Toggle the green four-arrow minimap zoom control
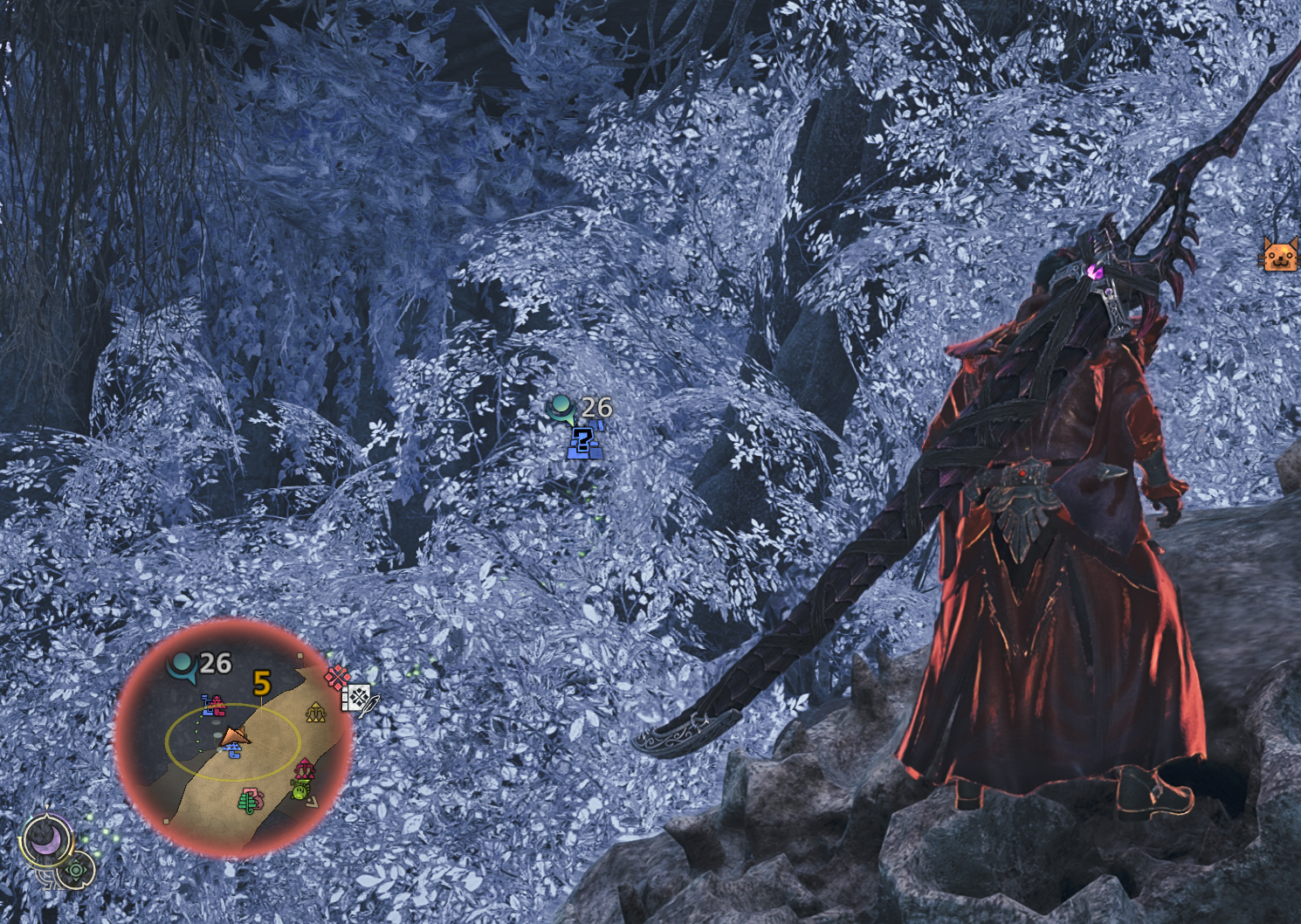 click(x=76, y=869)
